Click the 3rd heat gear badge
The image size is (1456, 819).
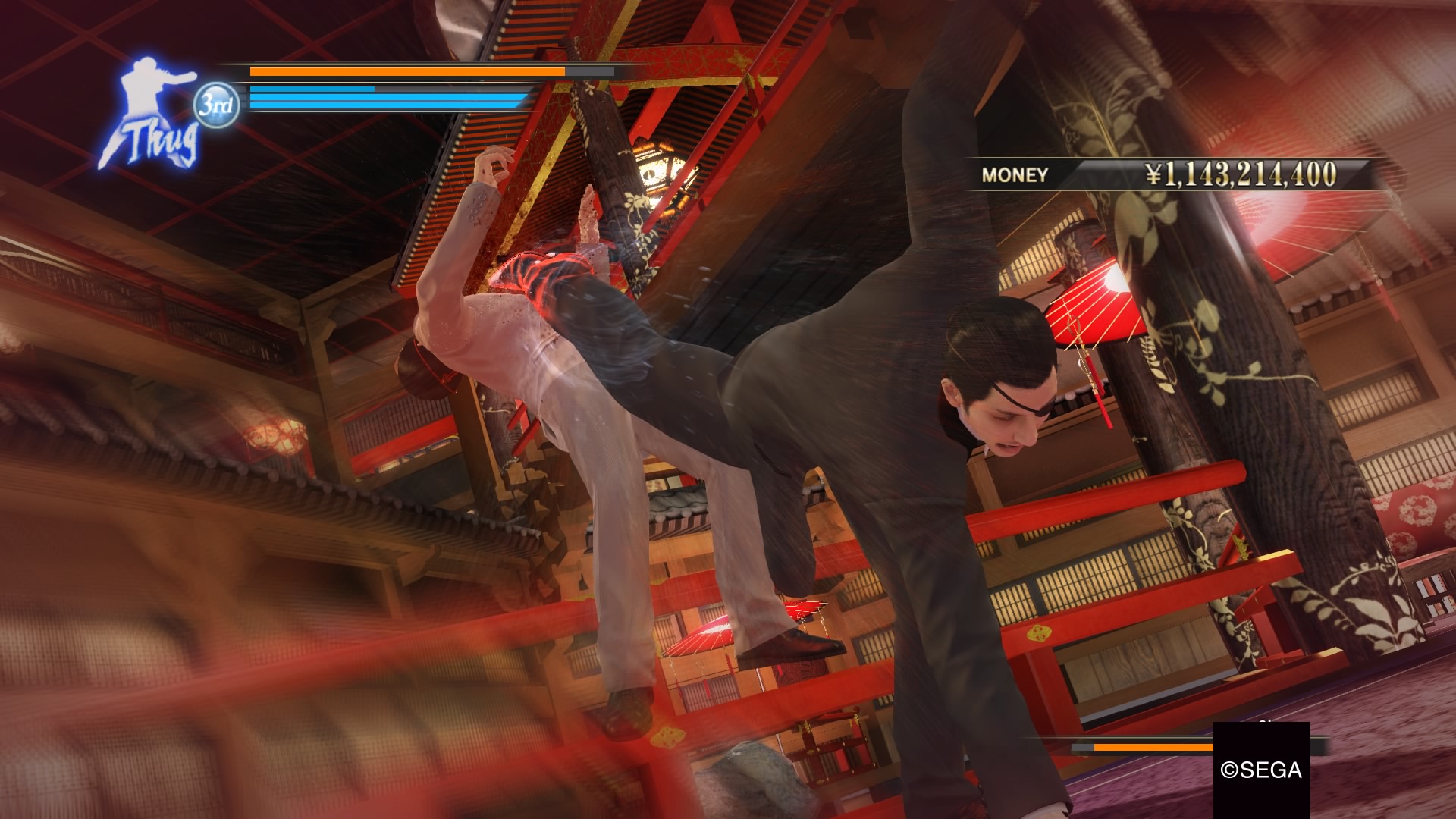tap(216, 105)
